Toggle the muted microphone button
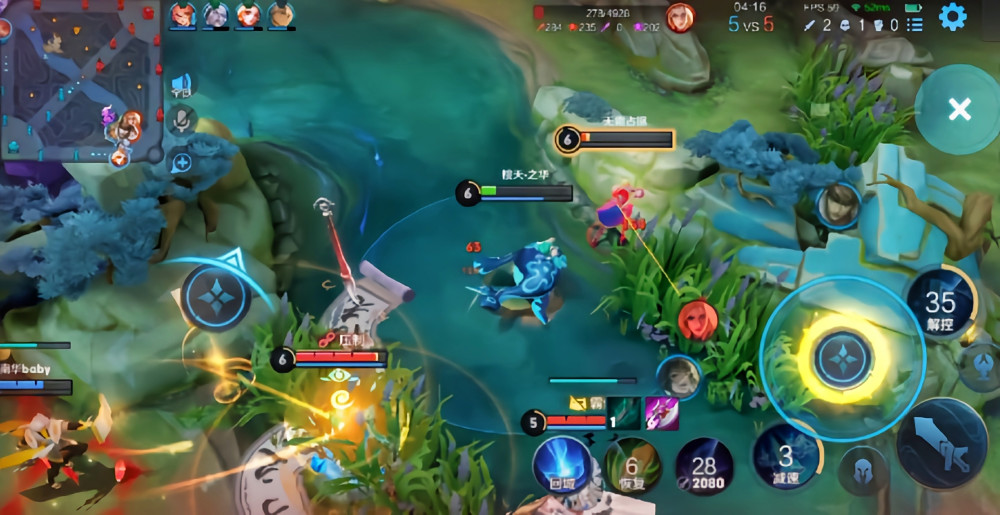 (181, 121)
